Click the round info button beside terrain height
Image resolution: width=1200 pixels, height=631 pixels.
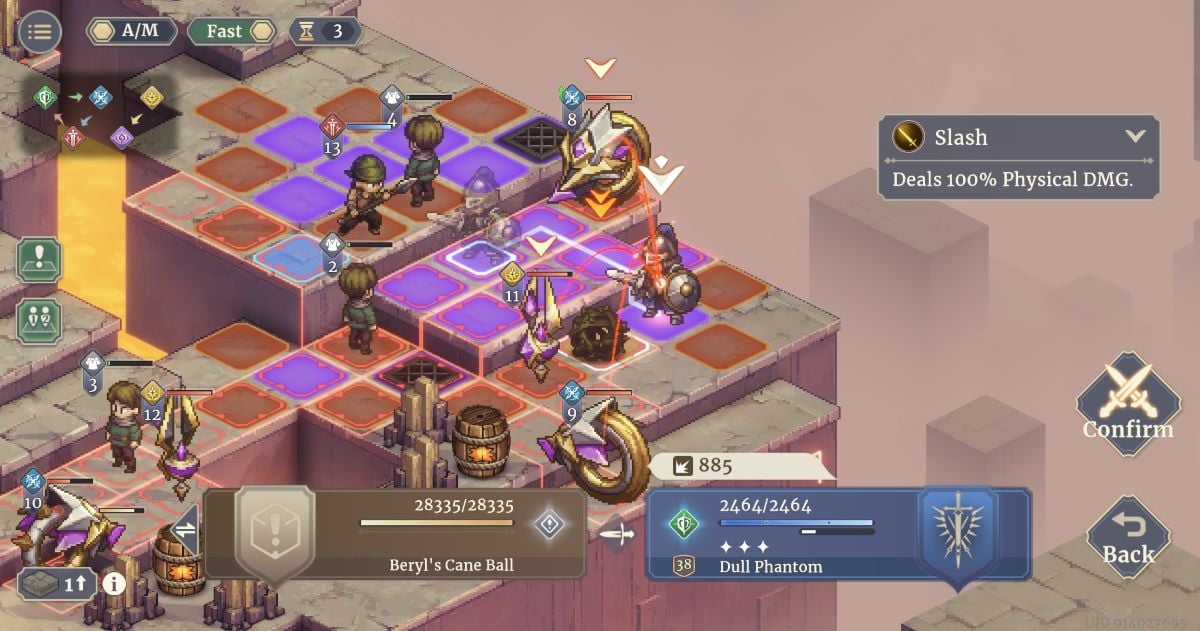[x=114, y=584]
